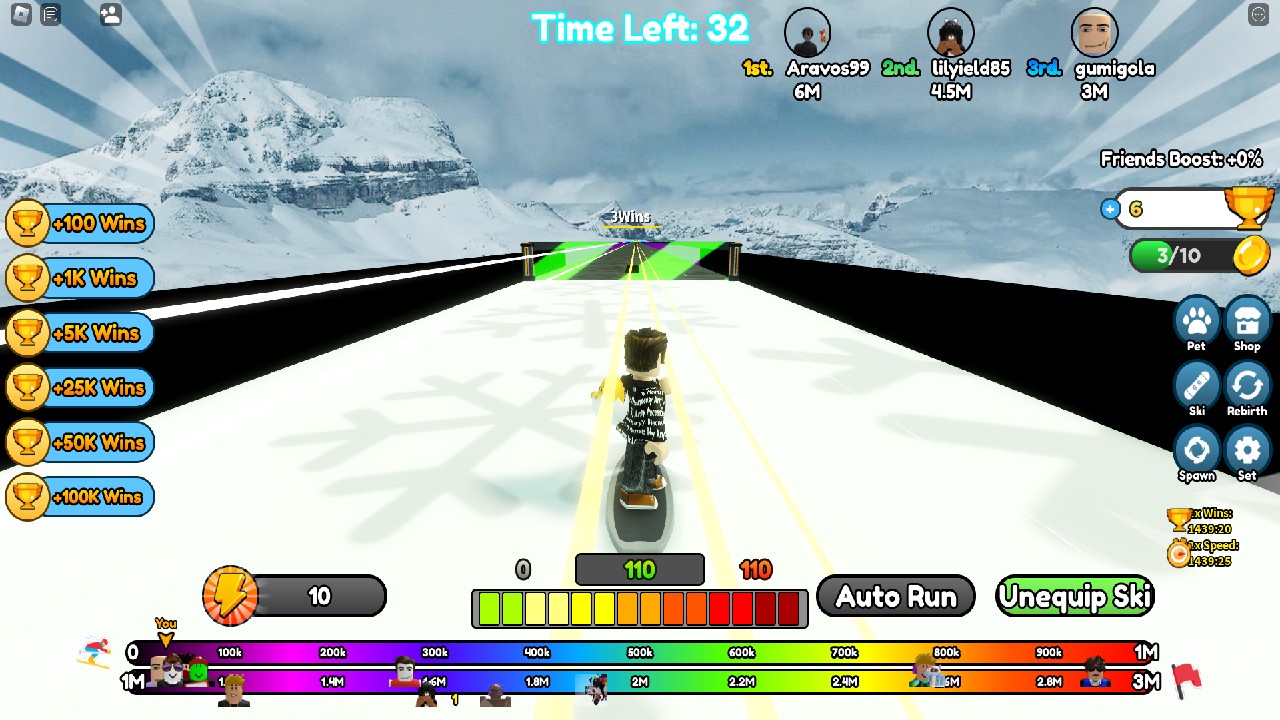
Task: Claim the +100K Wins reward
Action: tap(80, 497)
